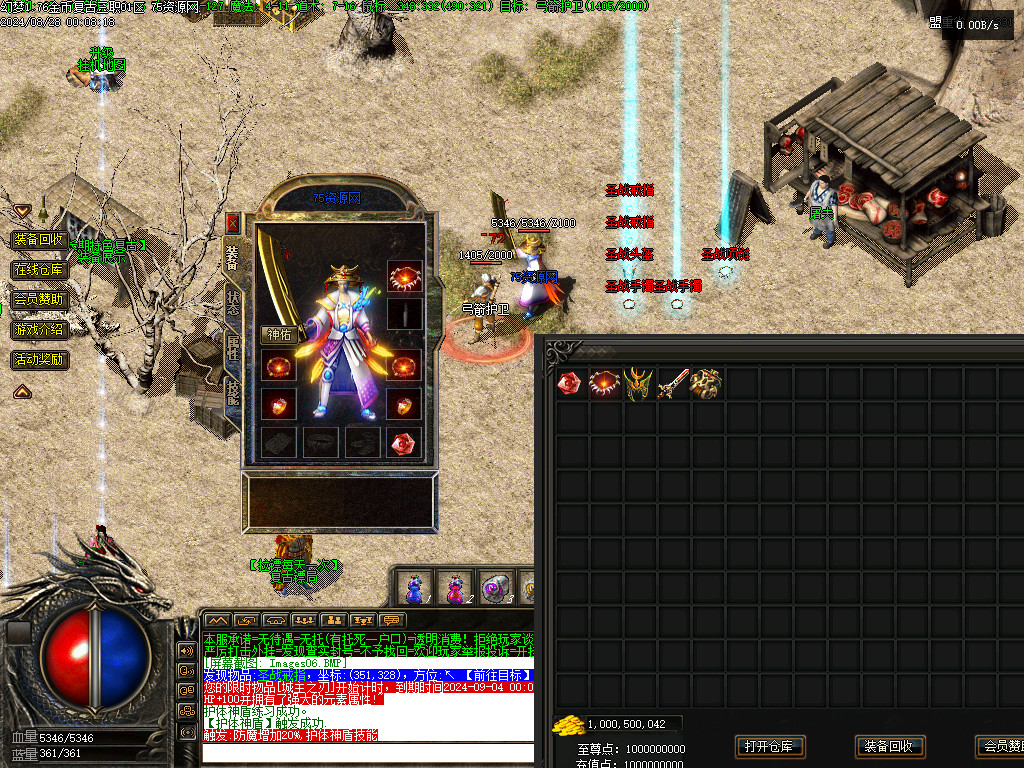Screen dimensions: 1024x768
Task: Close the character equipment panel
Action: pos(233,223)
